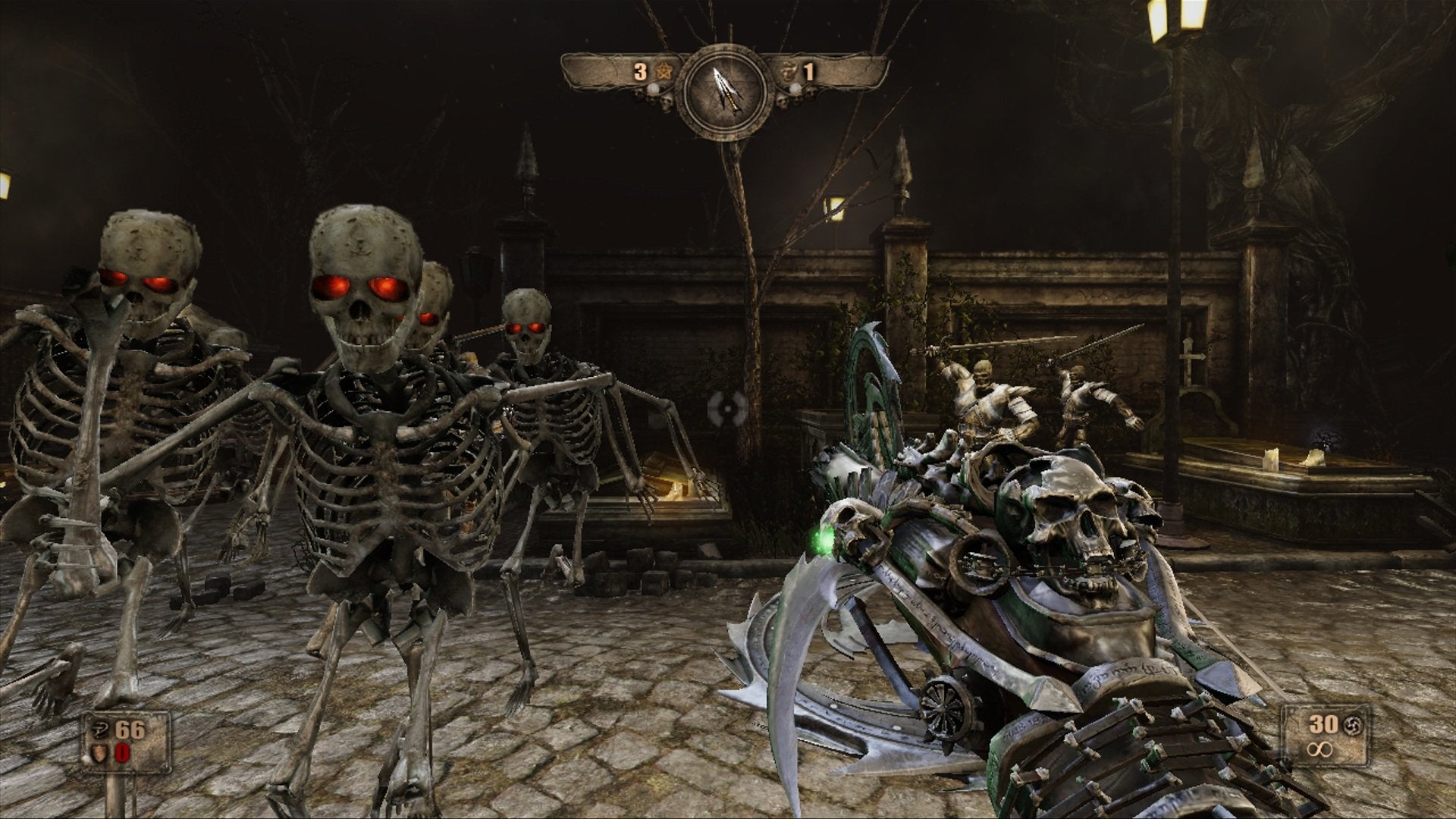This screenshot has width=1456, height=819.
Task: Click the ammo count 30
Action: pyautogui.click(x=1323, y=724)
